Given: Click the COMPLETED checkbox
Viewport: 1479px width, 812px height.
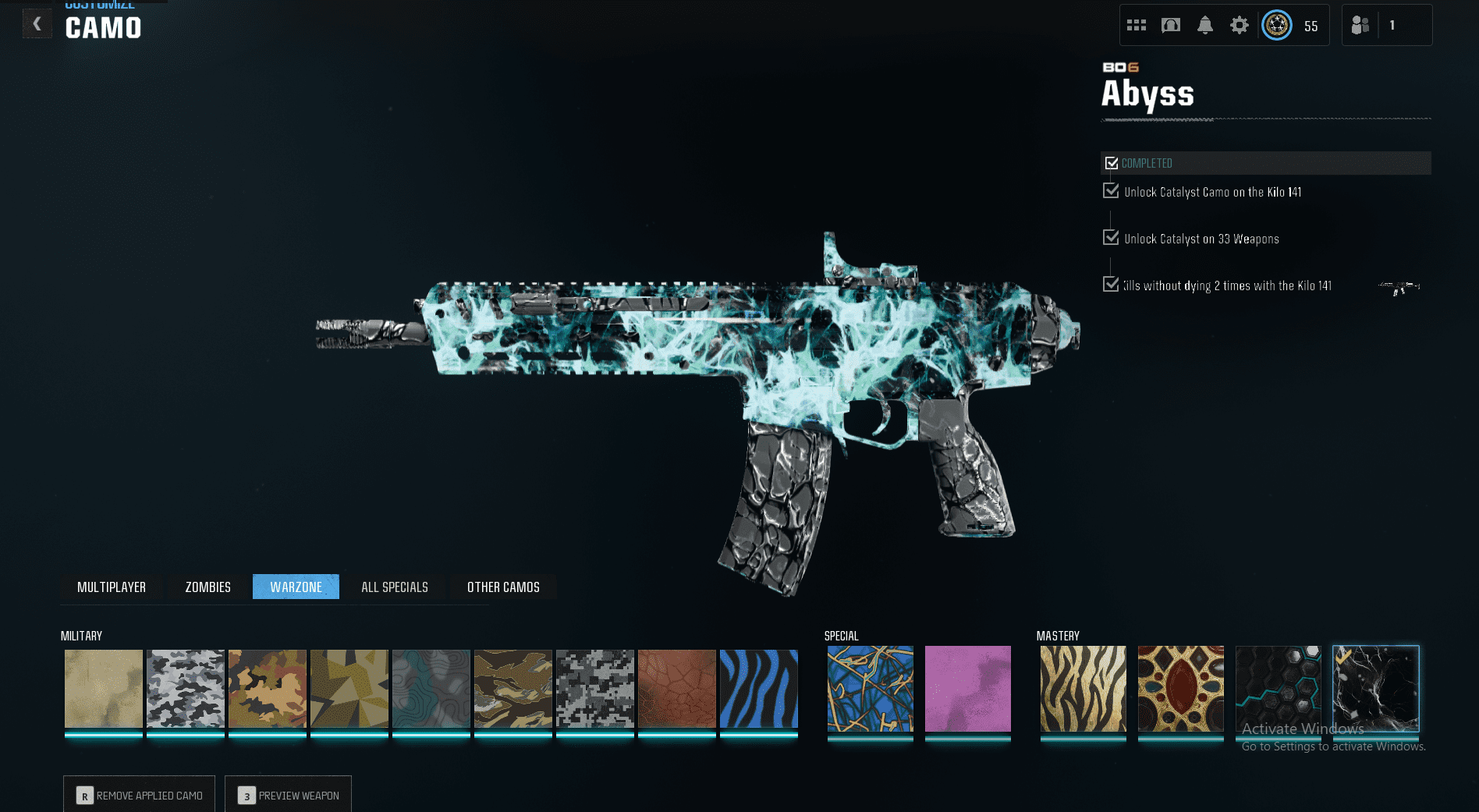Looking at the screenshot, I should click(x=1112, y=161).
